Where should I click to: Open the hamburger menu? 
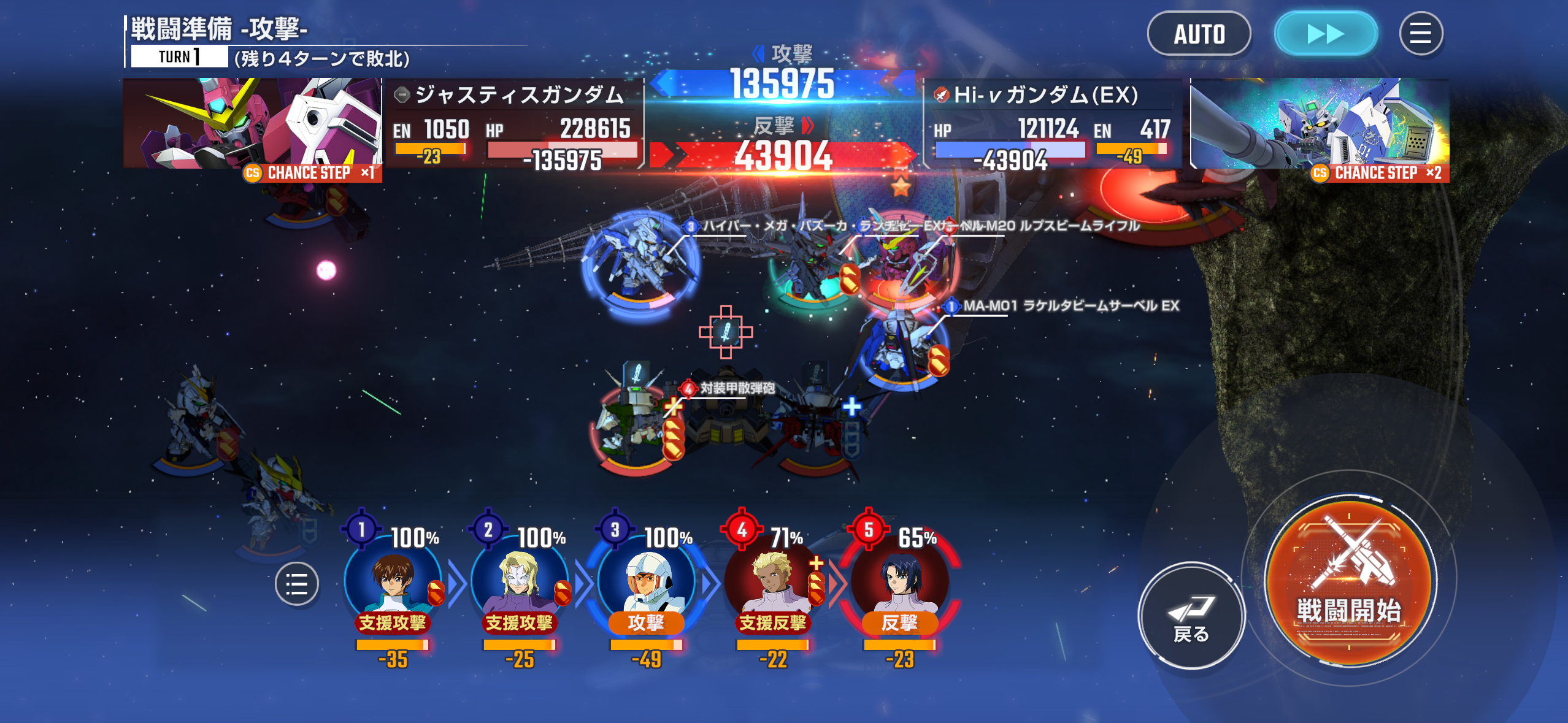pos(1420,34)
